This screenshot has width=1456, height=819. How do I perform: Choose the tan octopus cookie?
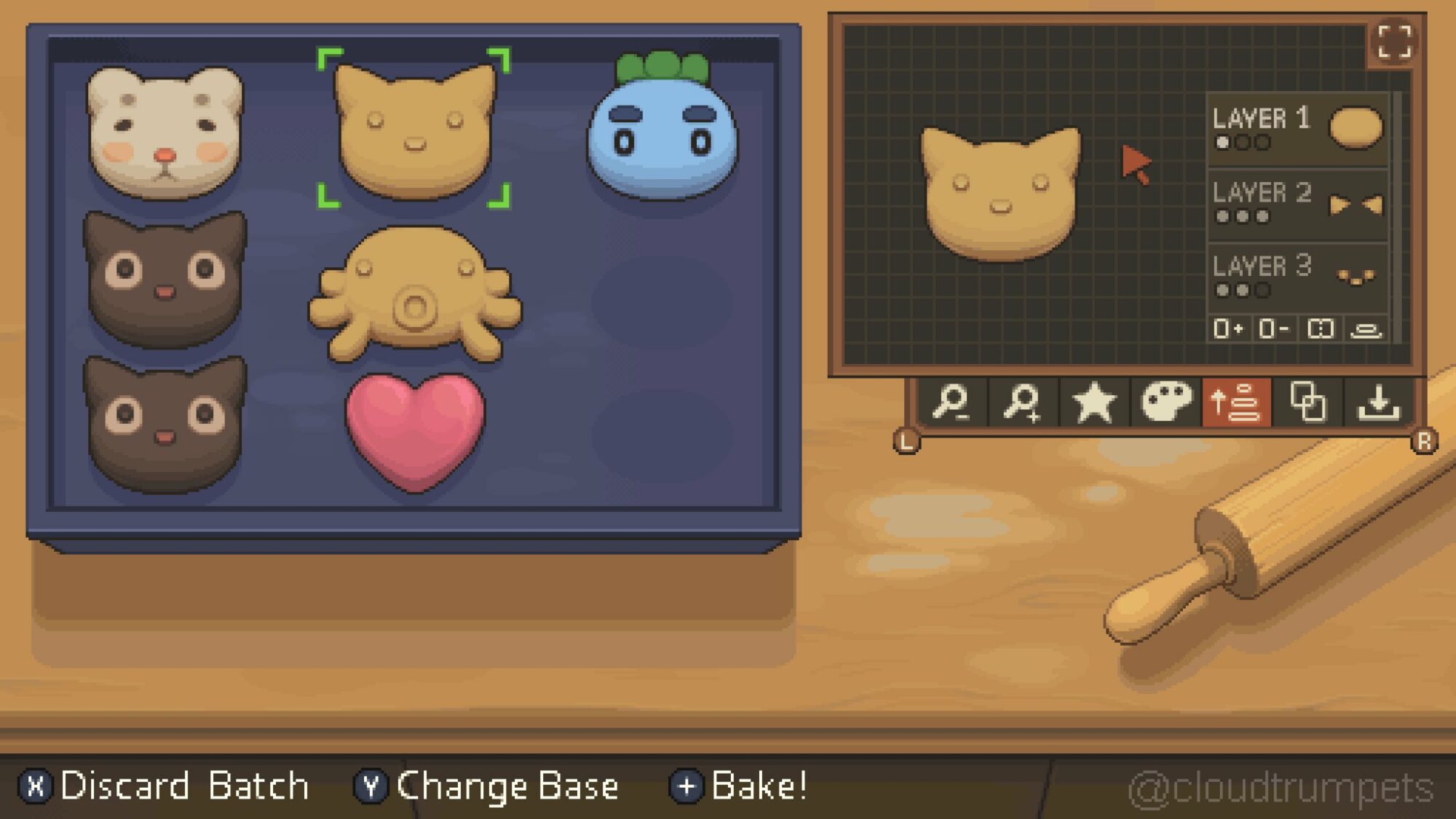(x=415, y=295)
